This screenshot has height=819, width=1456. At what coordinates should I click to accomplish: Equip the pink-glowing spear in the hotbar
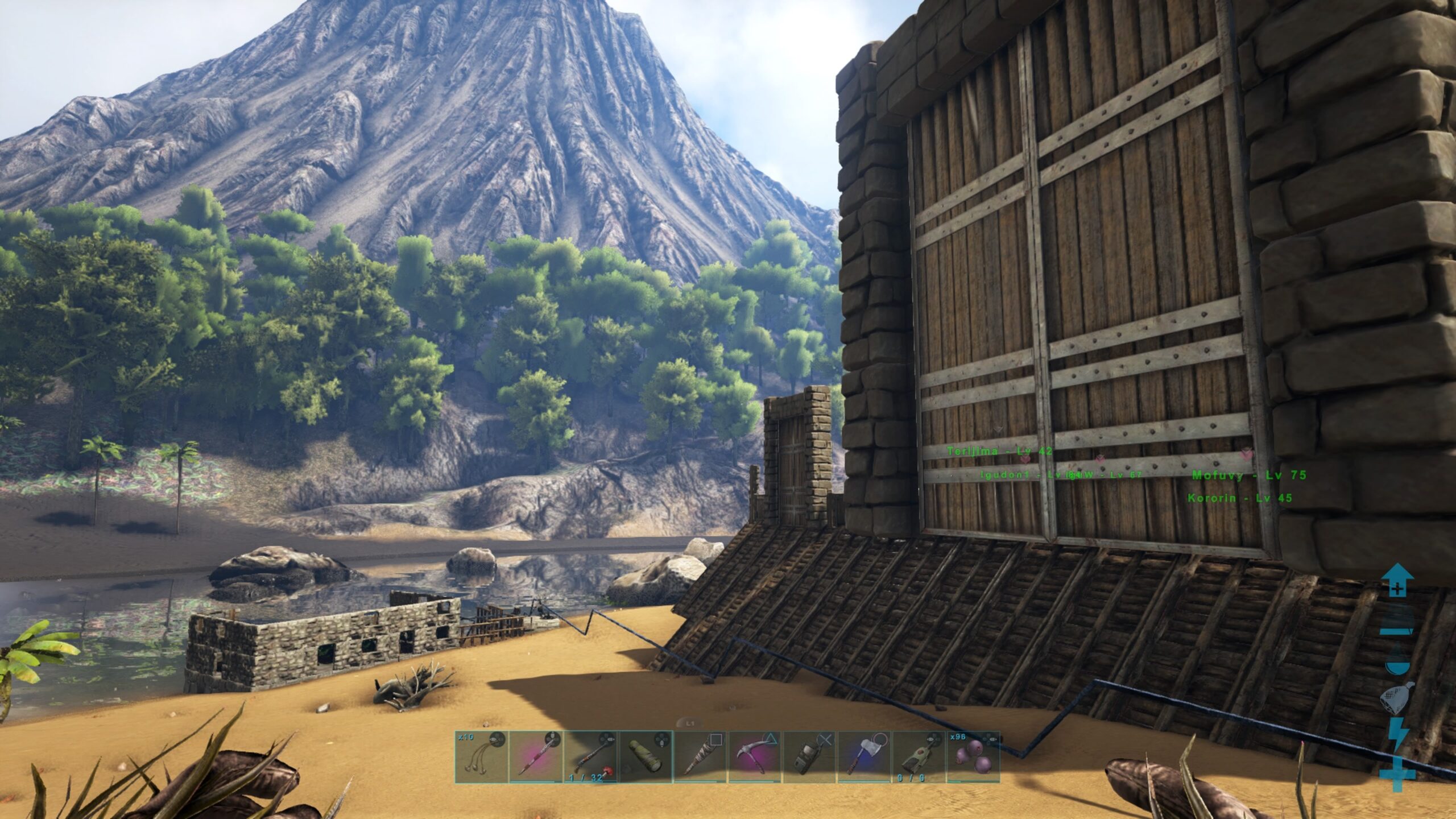[535, 756]
